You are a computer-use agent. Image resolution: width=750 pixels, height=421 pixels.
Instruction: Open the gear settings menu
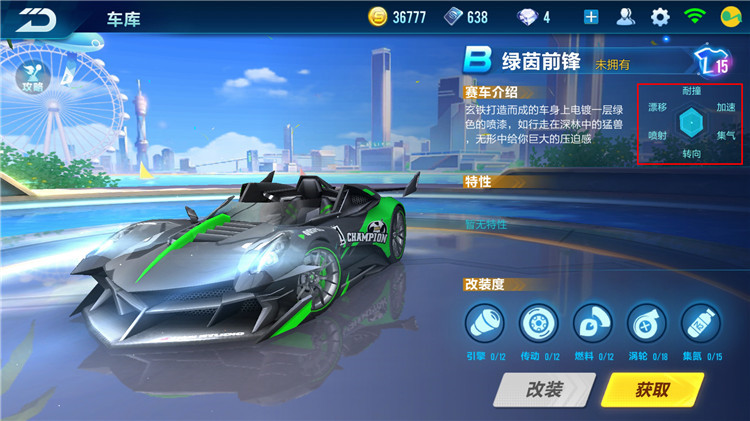click(x=660, y=17)
